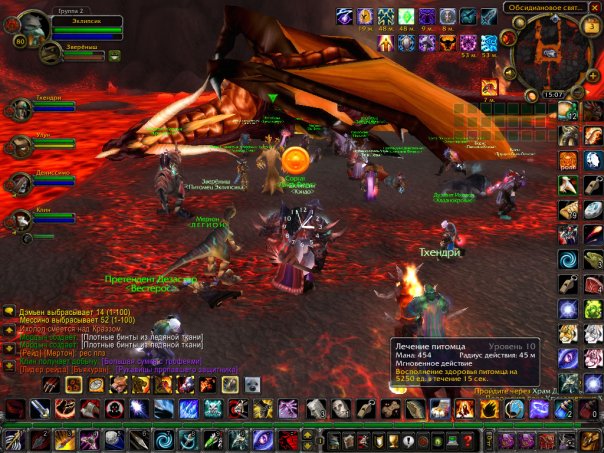604x453 pixels.
Task: Choose party member Дениссимо's portrait
Action: click(19, 183)
